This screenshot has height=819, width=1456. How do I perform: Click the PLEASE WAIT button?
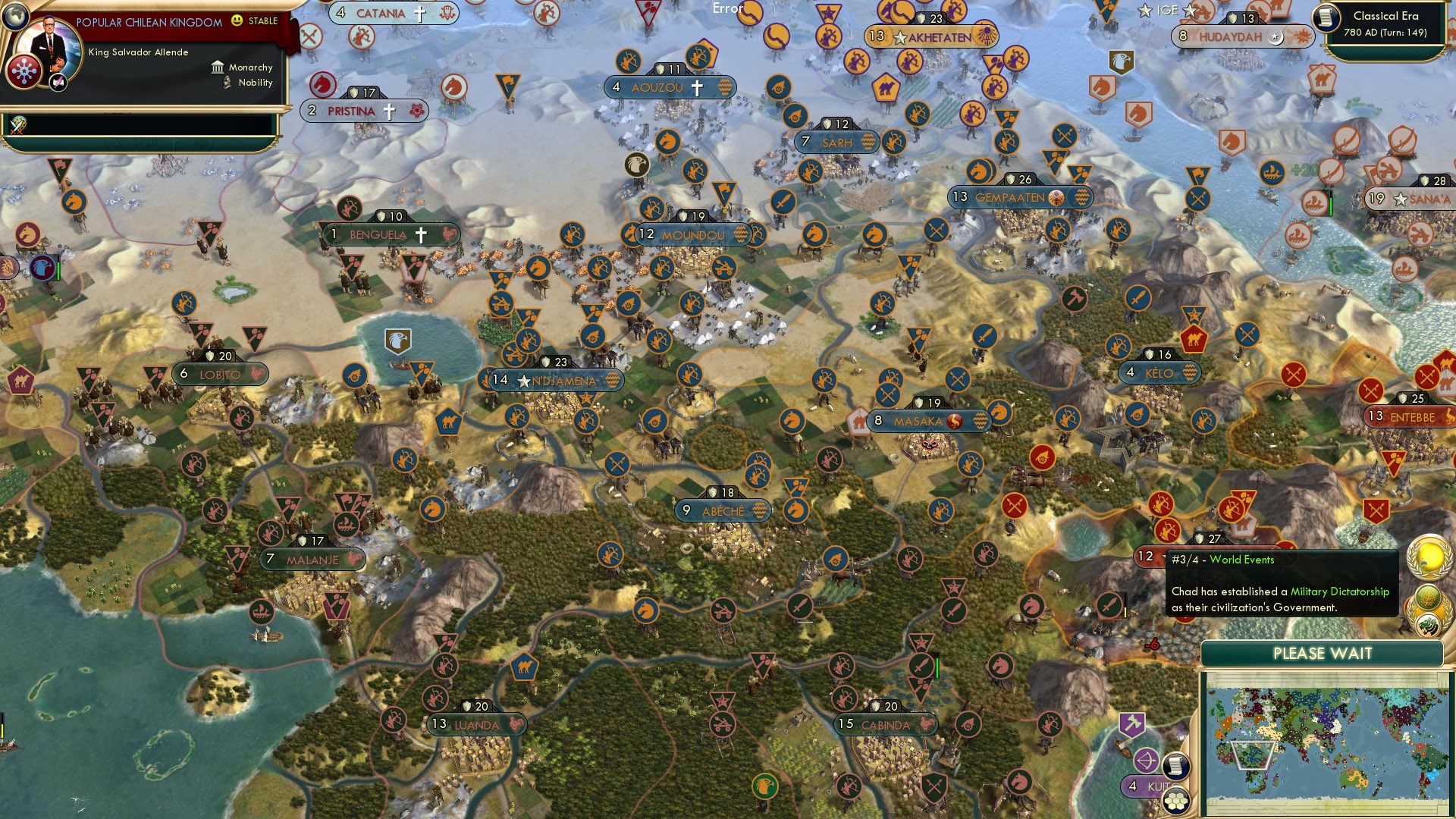tap(1323, 653)
